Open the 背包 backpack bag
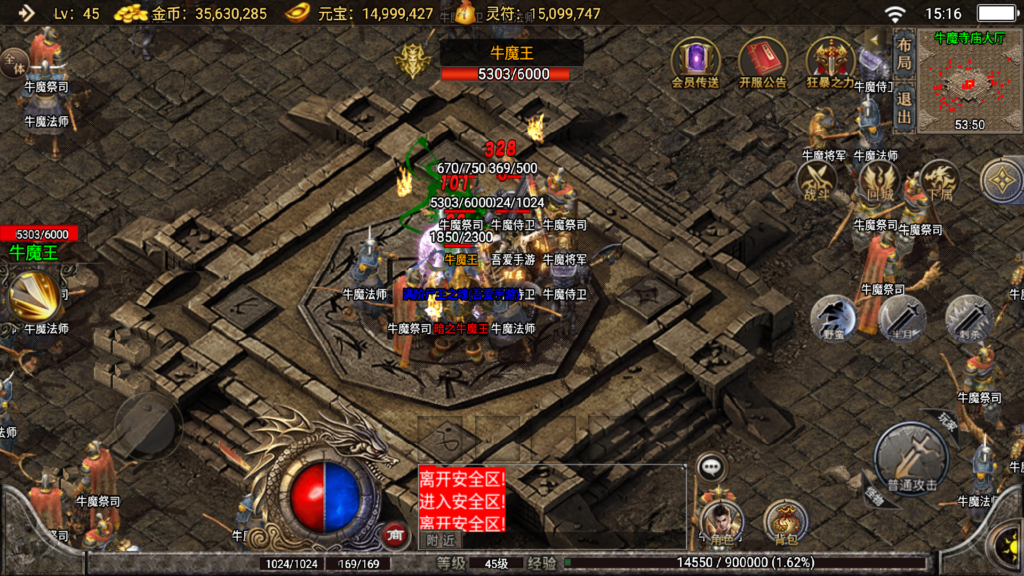Screen dimensions: 1024x576 [x=785, y=522]
